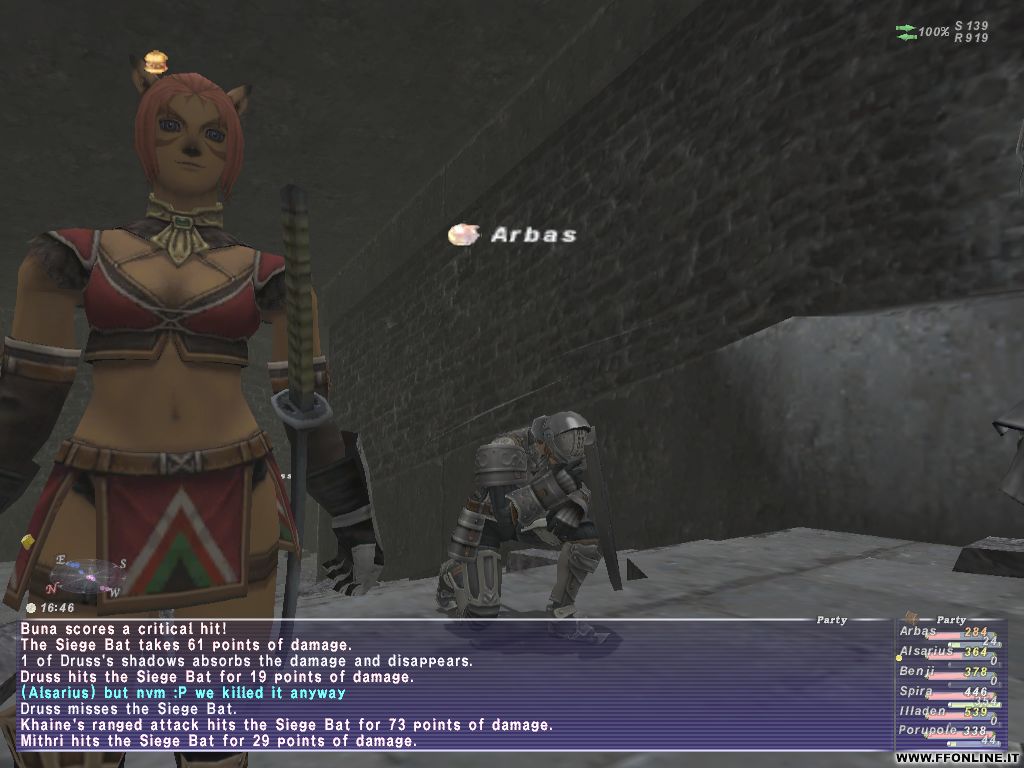Pick Porupole in the party list
The image size is (1024, 768).
point(925,731)
